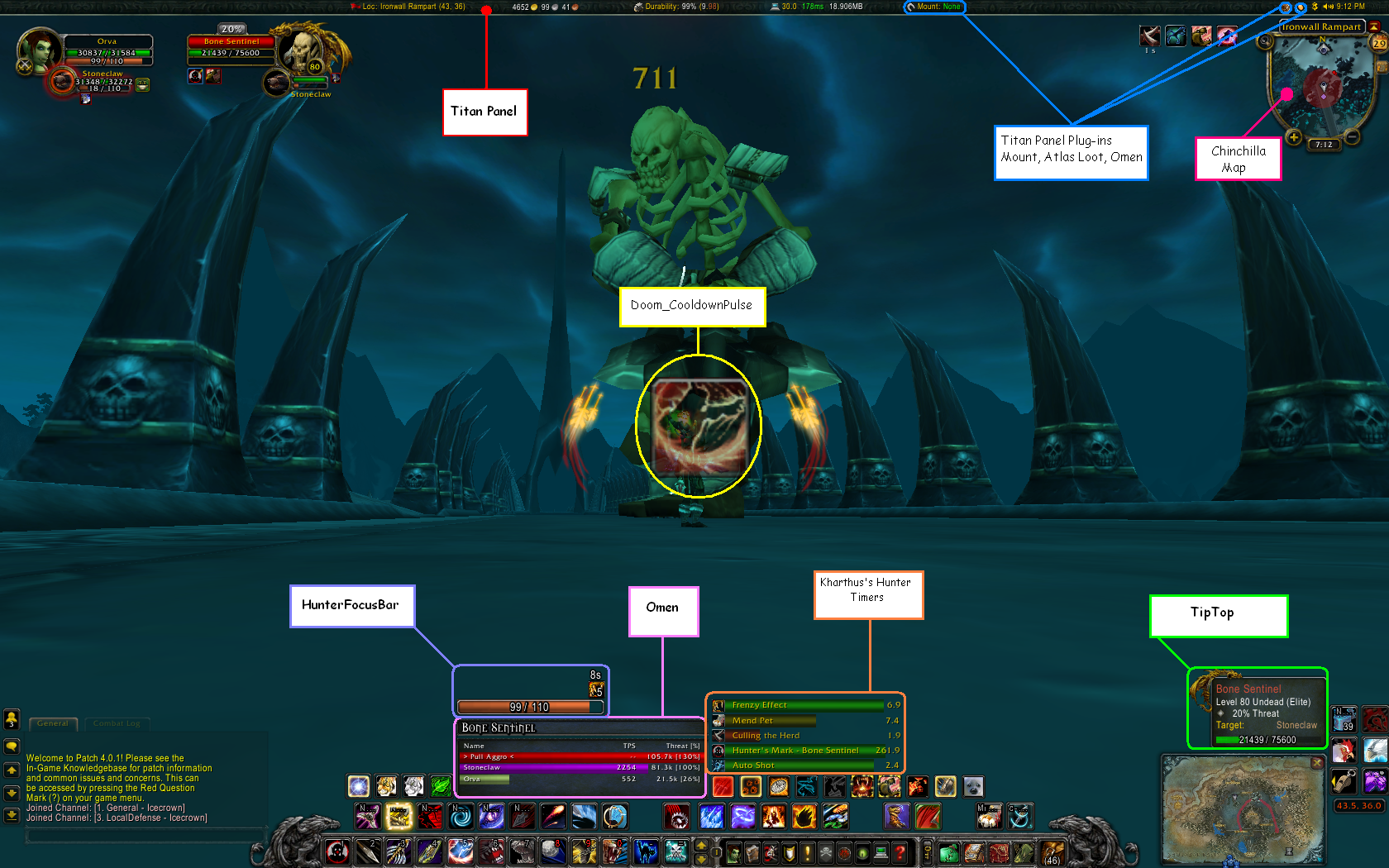1389x868 pixels.
Task: Zoom out the minimap with the minus button
Action: (x=1351, y=137)
